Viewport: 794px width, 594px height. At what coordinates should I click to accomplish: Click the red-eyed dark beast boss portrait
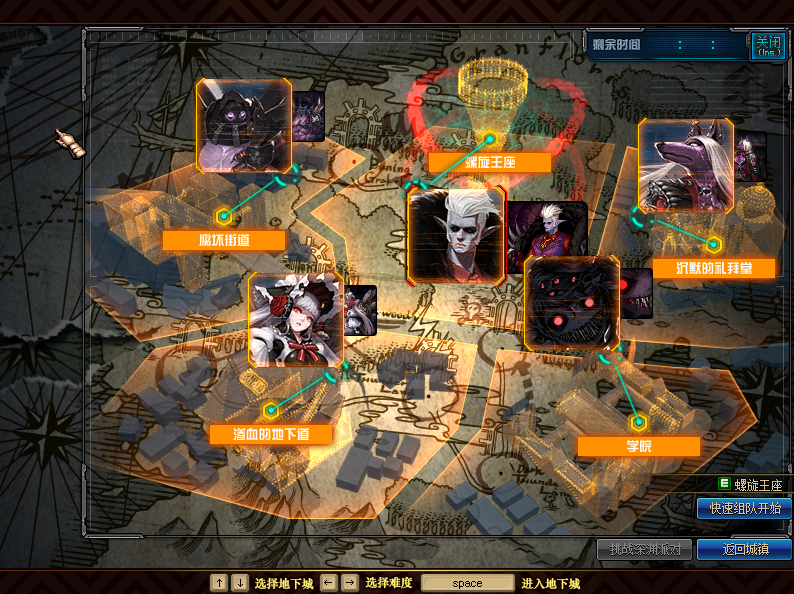tap(572, 302)
